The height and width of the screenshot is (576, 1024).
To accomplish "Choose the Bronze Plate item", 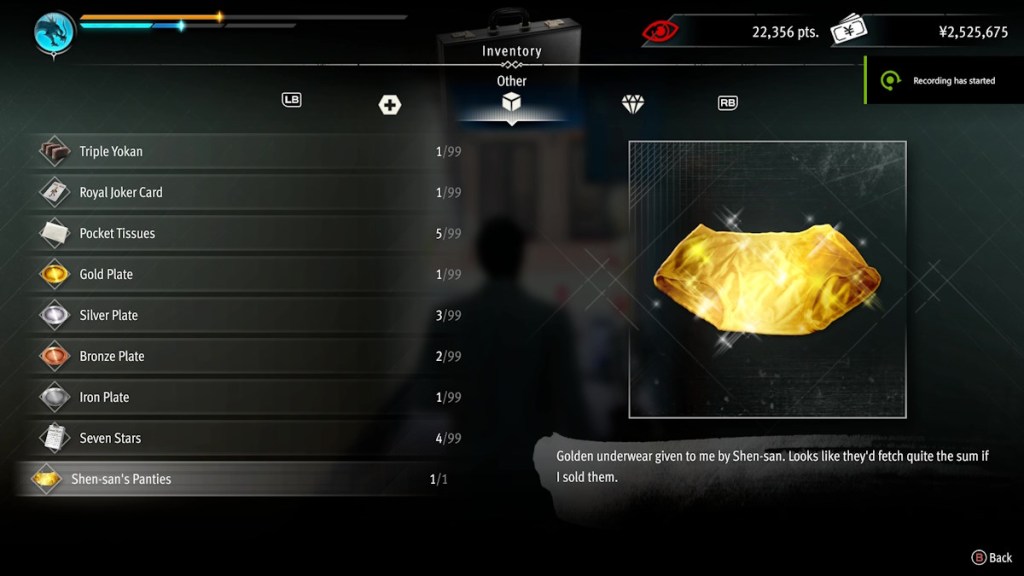I will [x=240, y=356].
